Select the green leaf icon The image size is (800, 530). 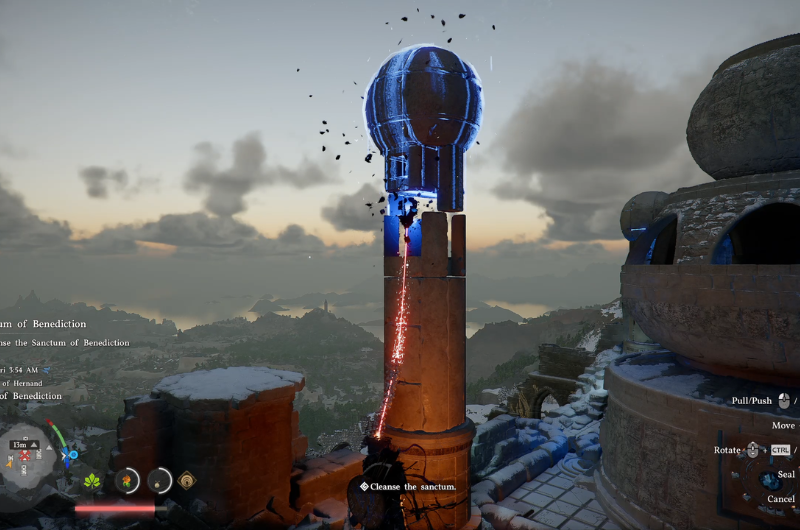(x=93, y=481)
